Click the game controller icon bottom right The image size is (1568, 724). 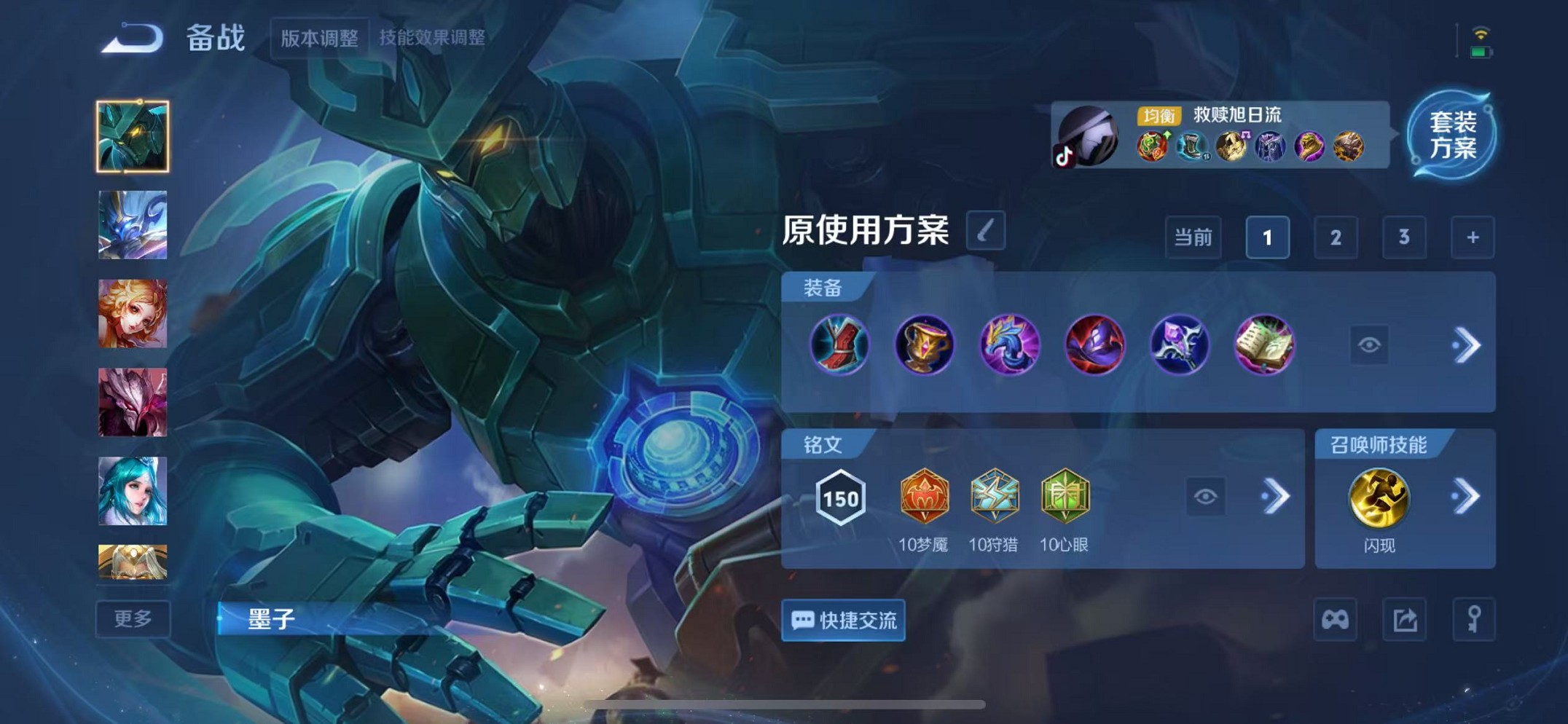point(1336,620)
